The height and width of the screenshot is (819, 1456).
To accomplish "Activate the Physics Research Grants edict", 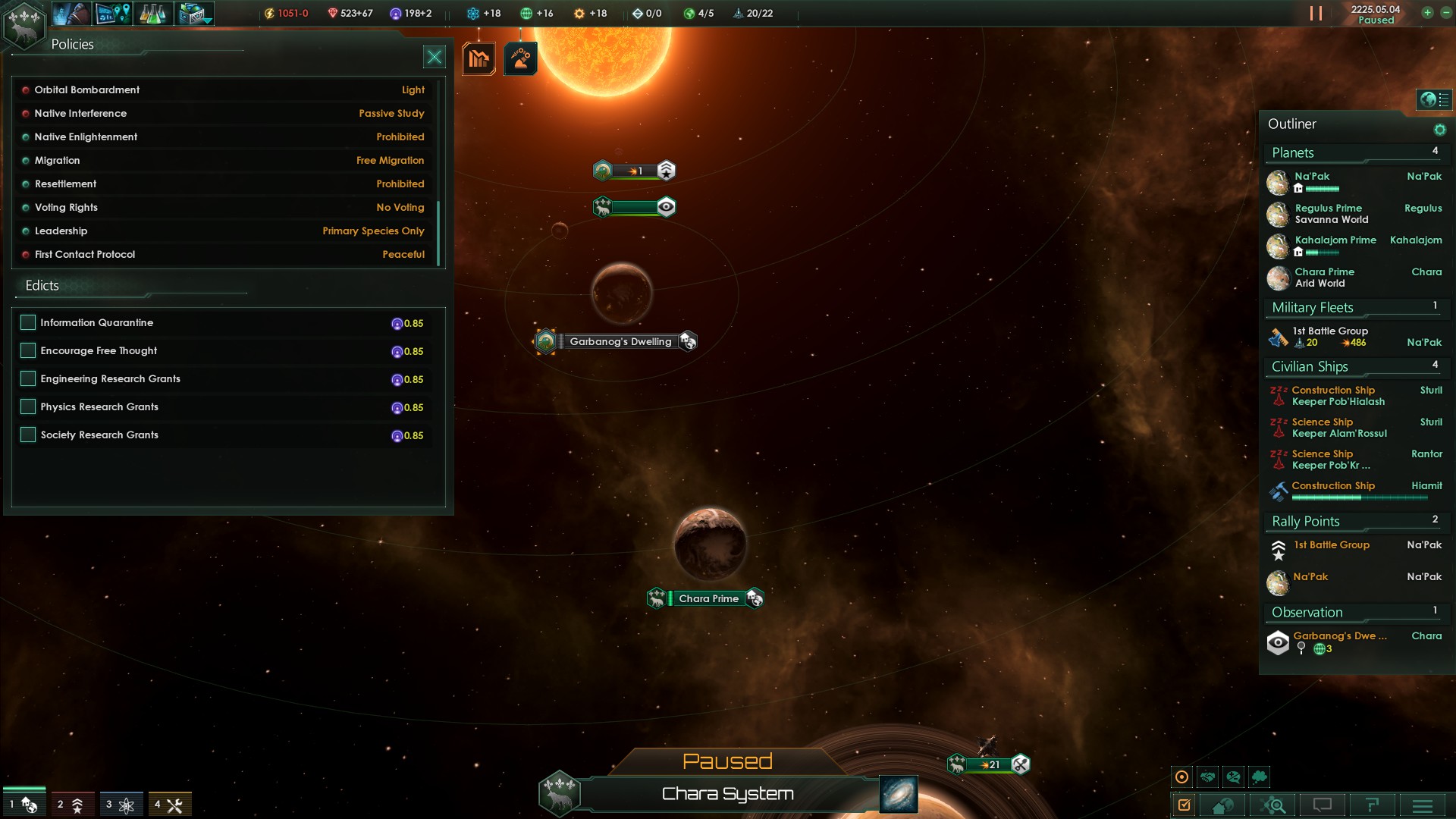I will [28, 406].
